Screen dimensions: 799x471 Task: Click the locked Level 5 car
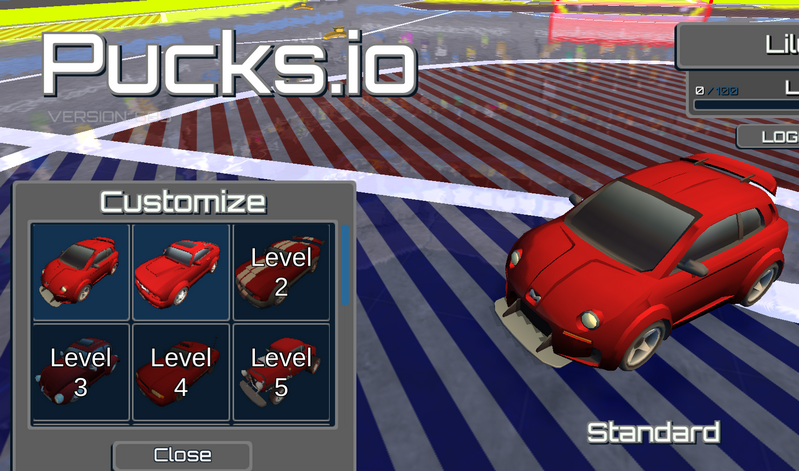(281, 371)
